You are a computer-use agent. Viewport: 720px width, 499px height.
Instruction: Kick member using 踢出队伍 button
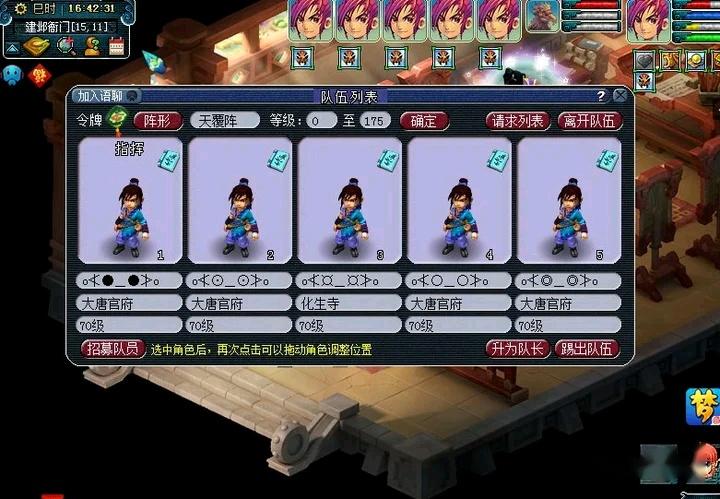click(x=587, y=349)
